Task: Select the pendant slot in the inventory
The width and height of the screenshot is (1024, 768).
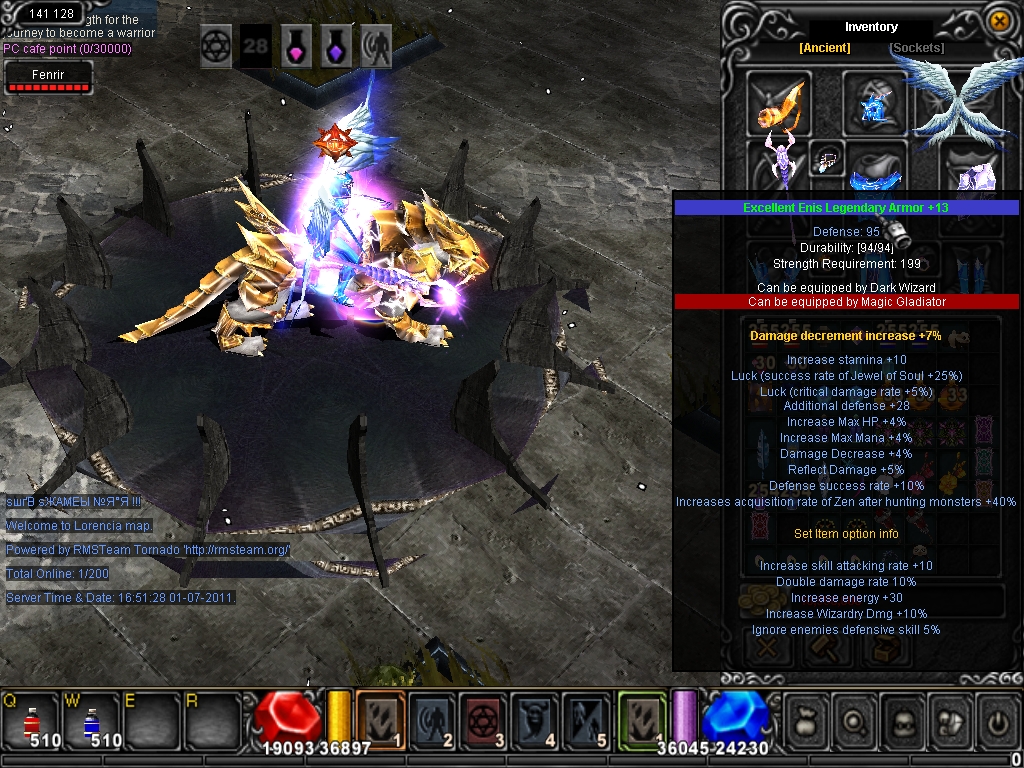Action: 827,158
